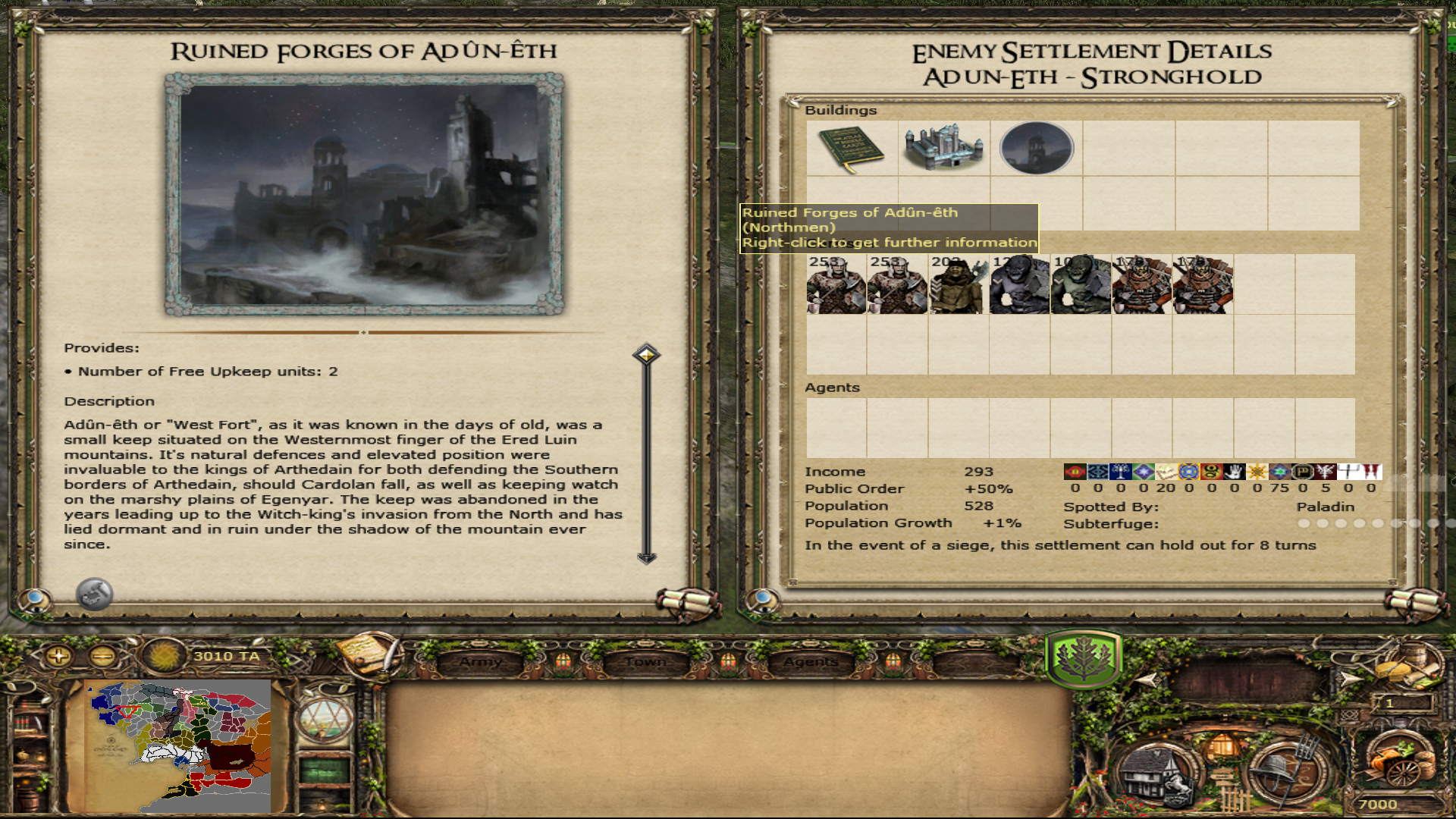Click the magnifying glass on settlement details

(x=762, y=601)
